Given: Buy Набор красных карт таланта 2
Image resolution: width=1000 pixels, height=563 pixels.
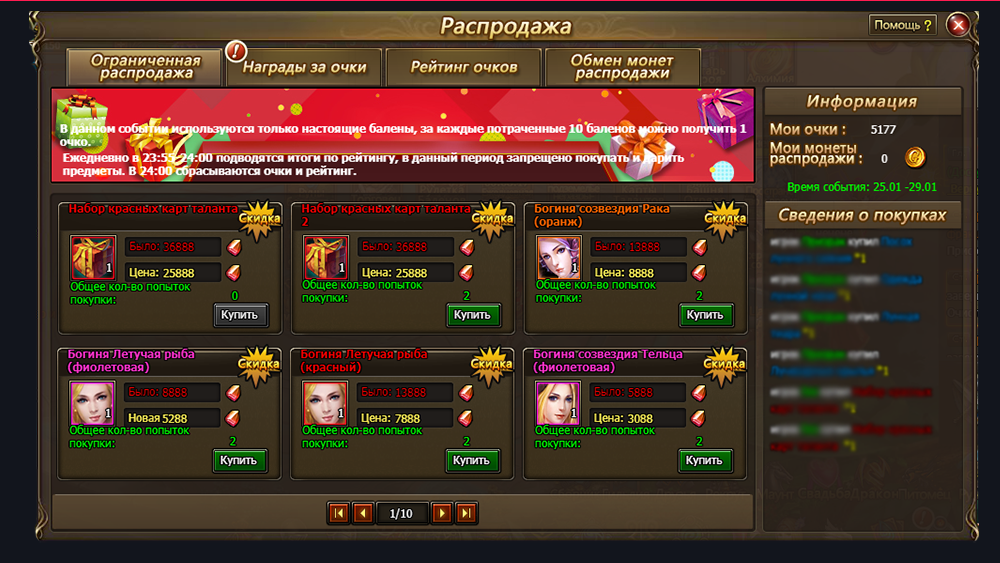Looking at the screenshot, I should 472,315.
